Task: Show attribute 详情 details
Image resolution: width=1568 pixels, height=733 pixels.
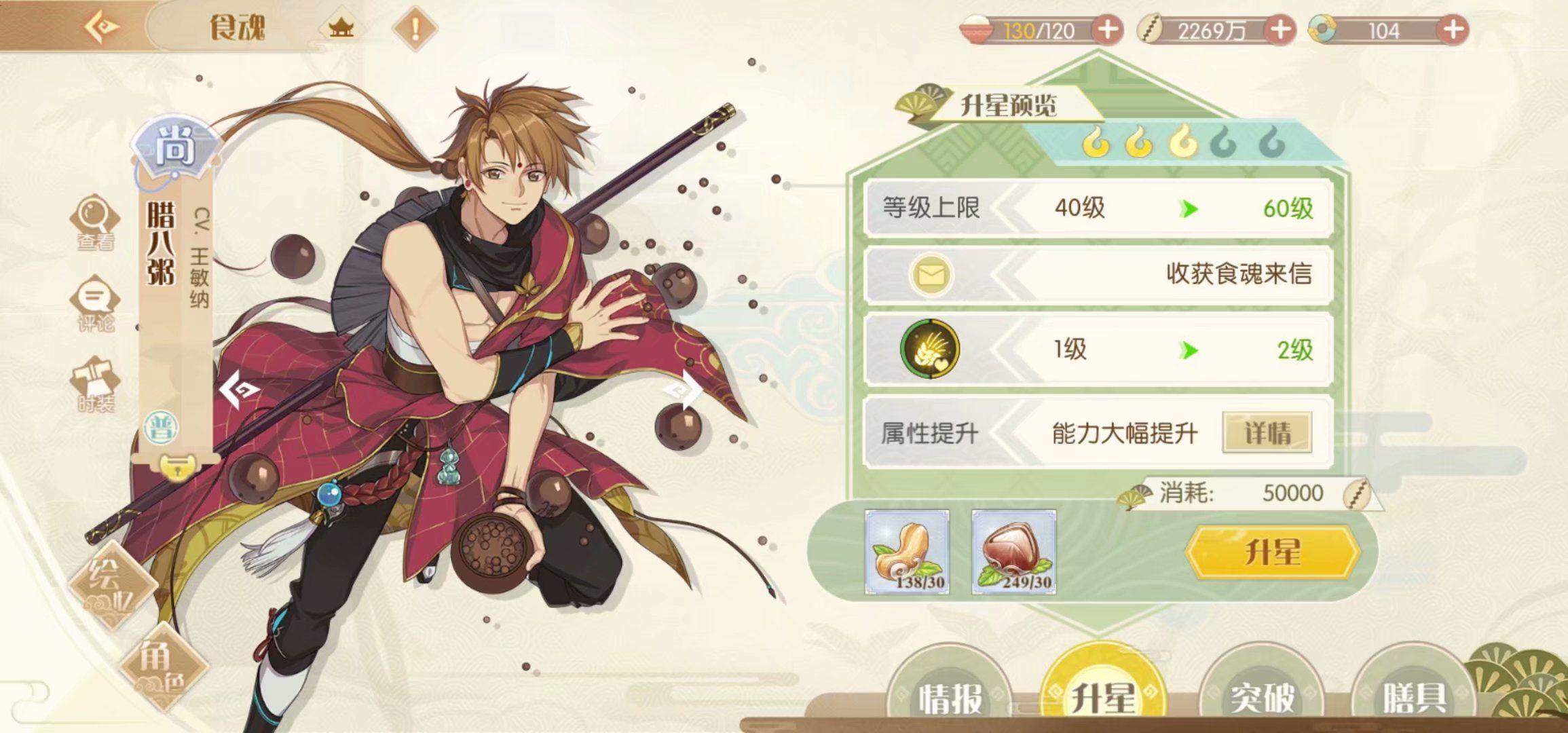Action: coord(1267,432)
